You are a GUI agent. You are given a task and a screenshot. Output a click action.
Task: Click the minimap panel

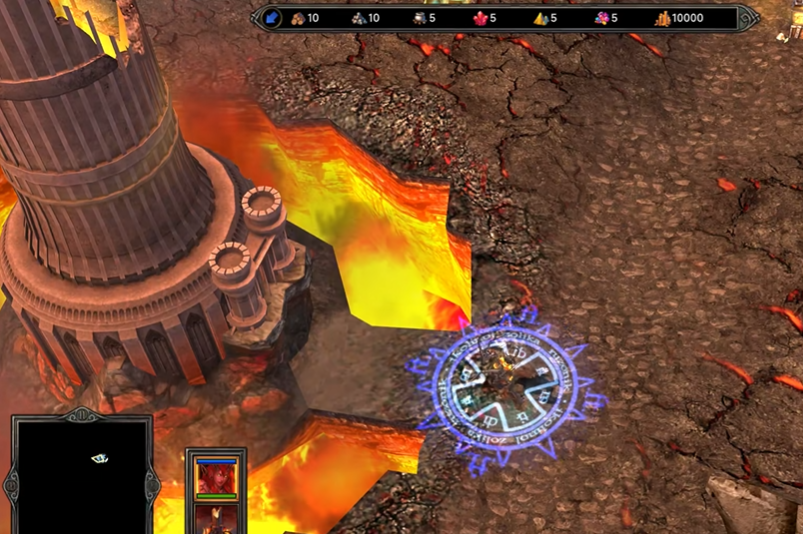point(81,476)
